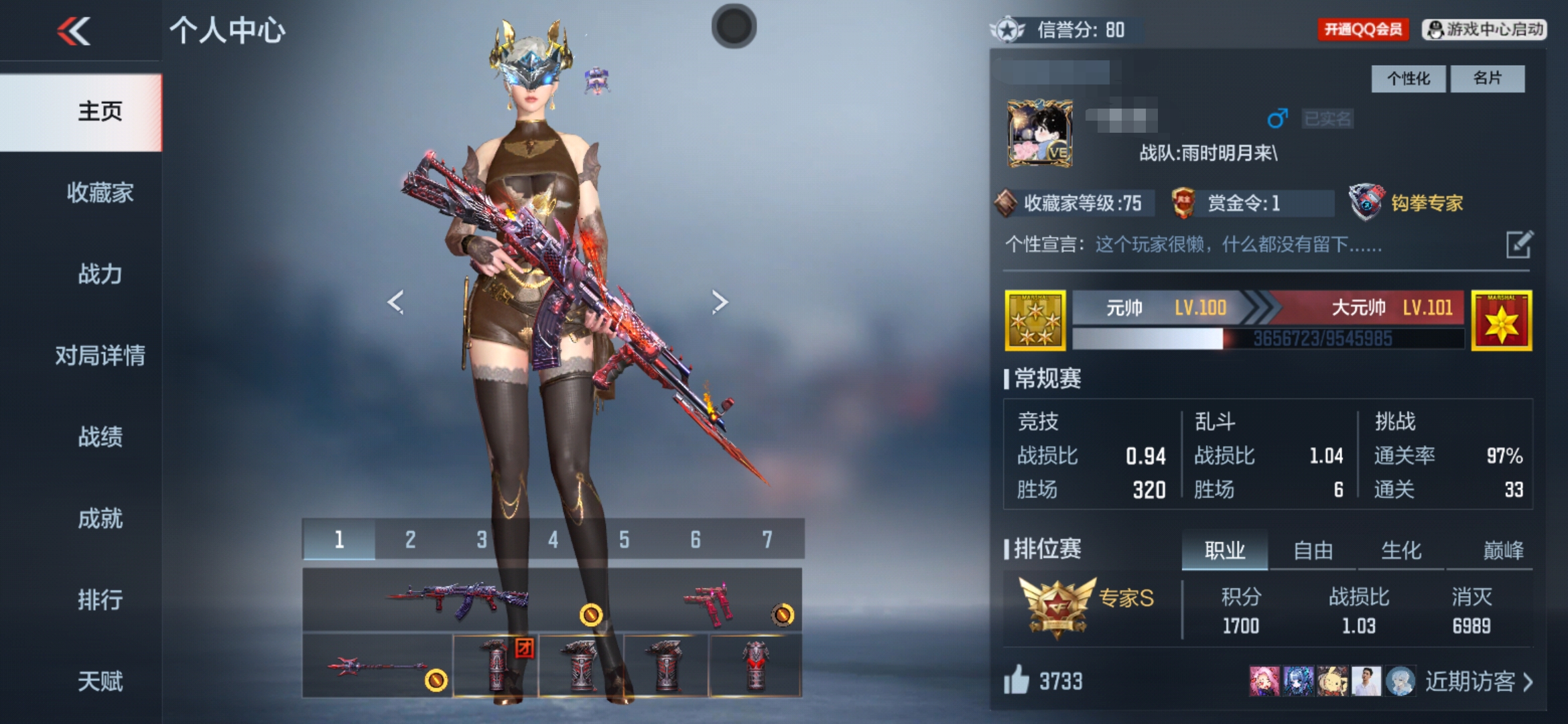
Task: Choose loadout slot number 2
Action: point(410,540)
